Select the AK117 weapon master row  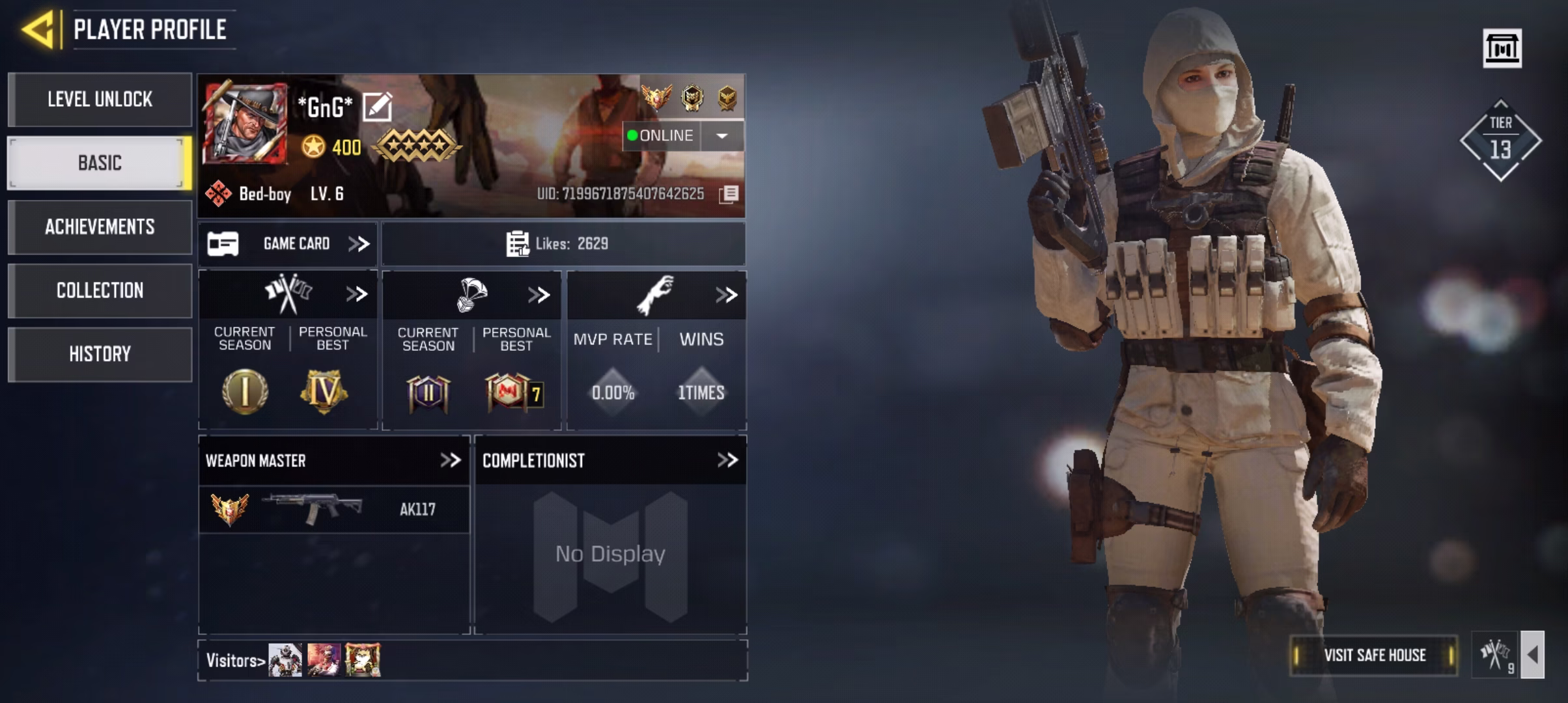(333, 509)
